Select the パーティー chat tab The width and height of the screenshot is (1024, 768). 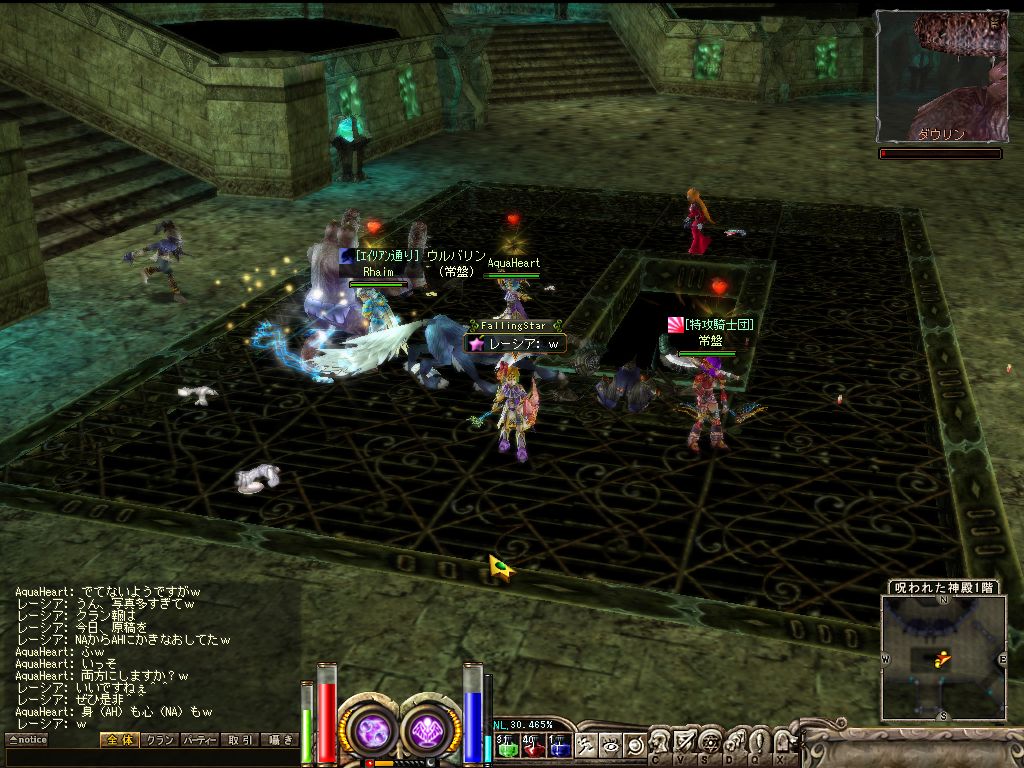(200, 740)
